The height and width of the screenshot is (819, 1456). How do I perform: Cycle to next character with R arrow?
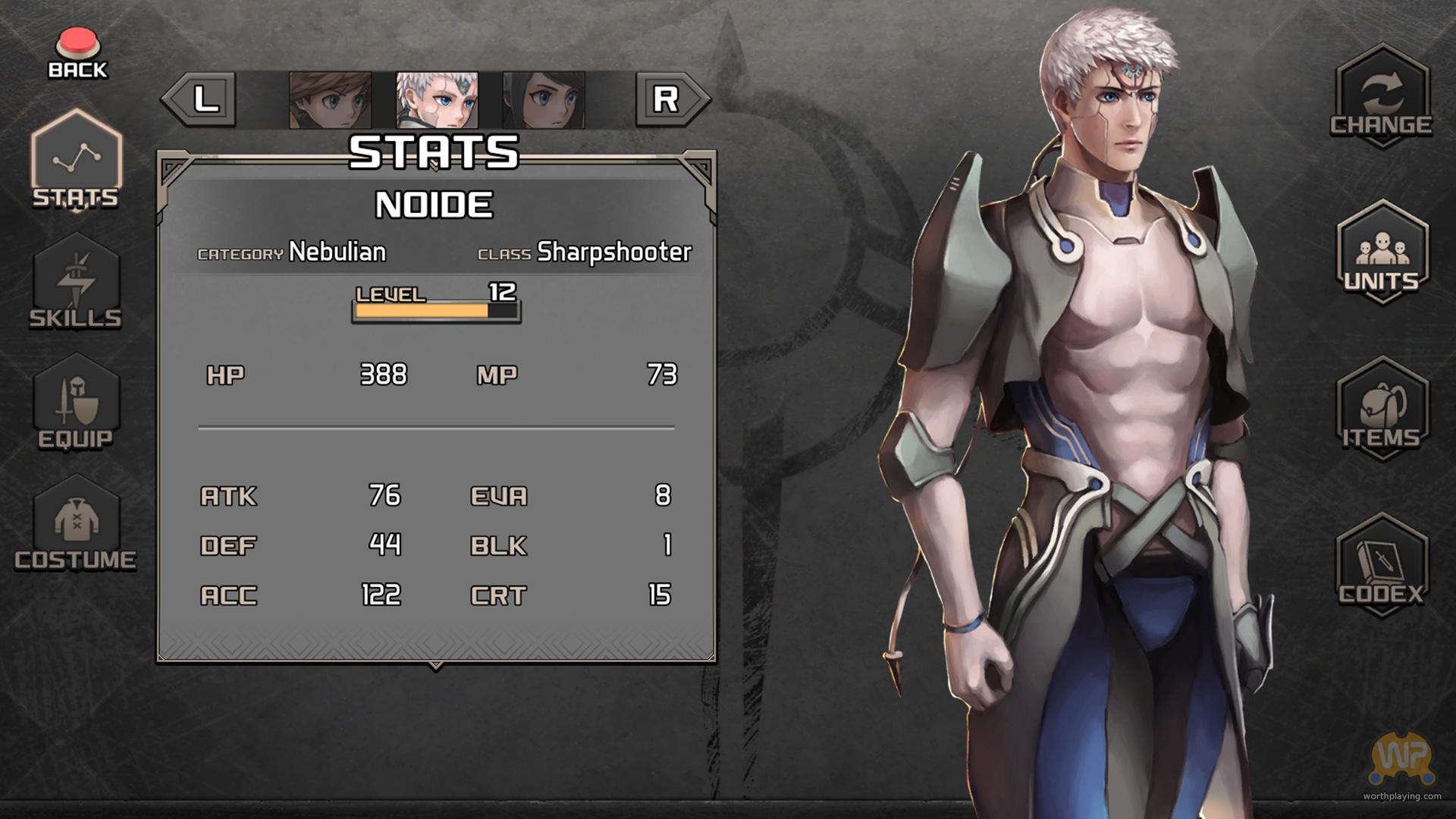pyautogui.click(x=670, y=99)
